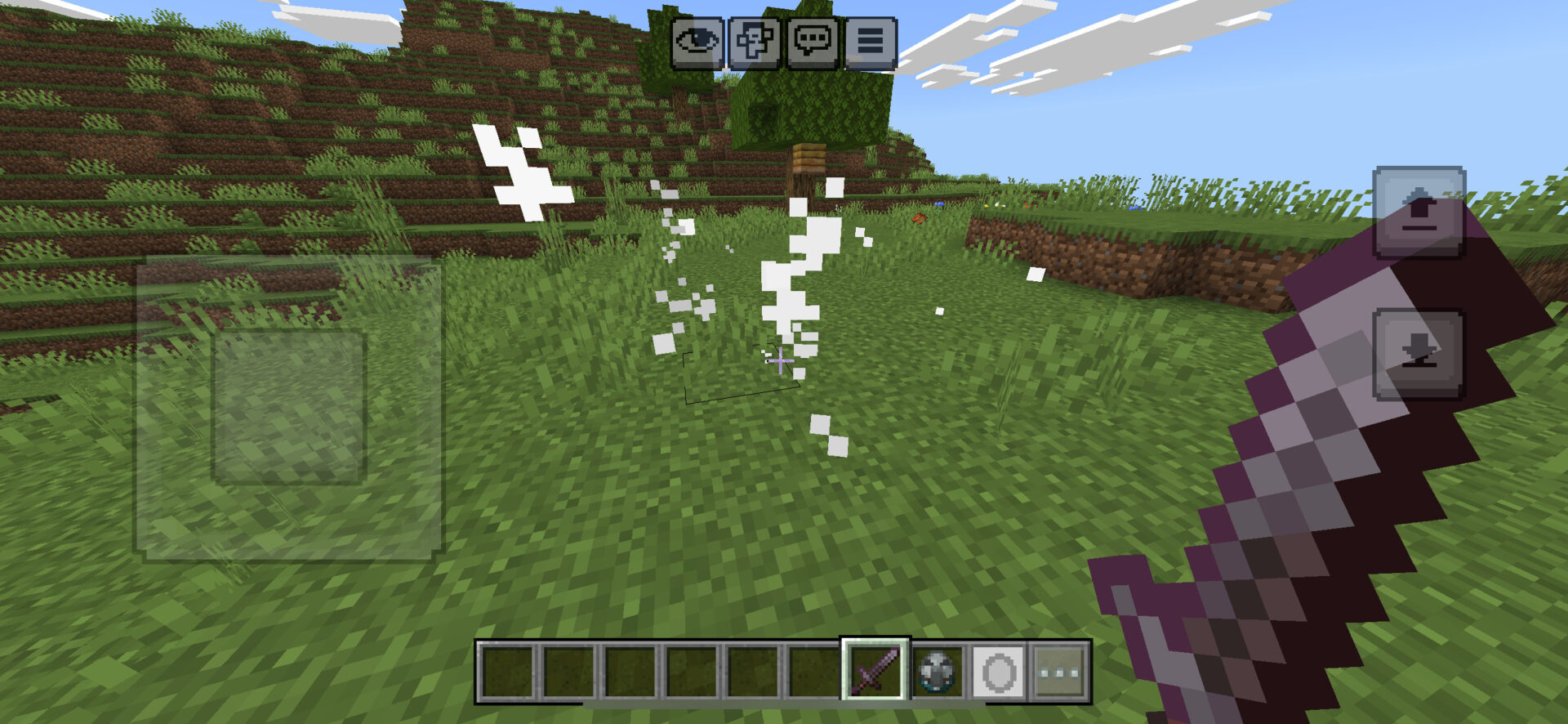Toggle the eye perspective view button

click(697, 42)
